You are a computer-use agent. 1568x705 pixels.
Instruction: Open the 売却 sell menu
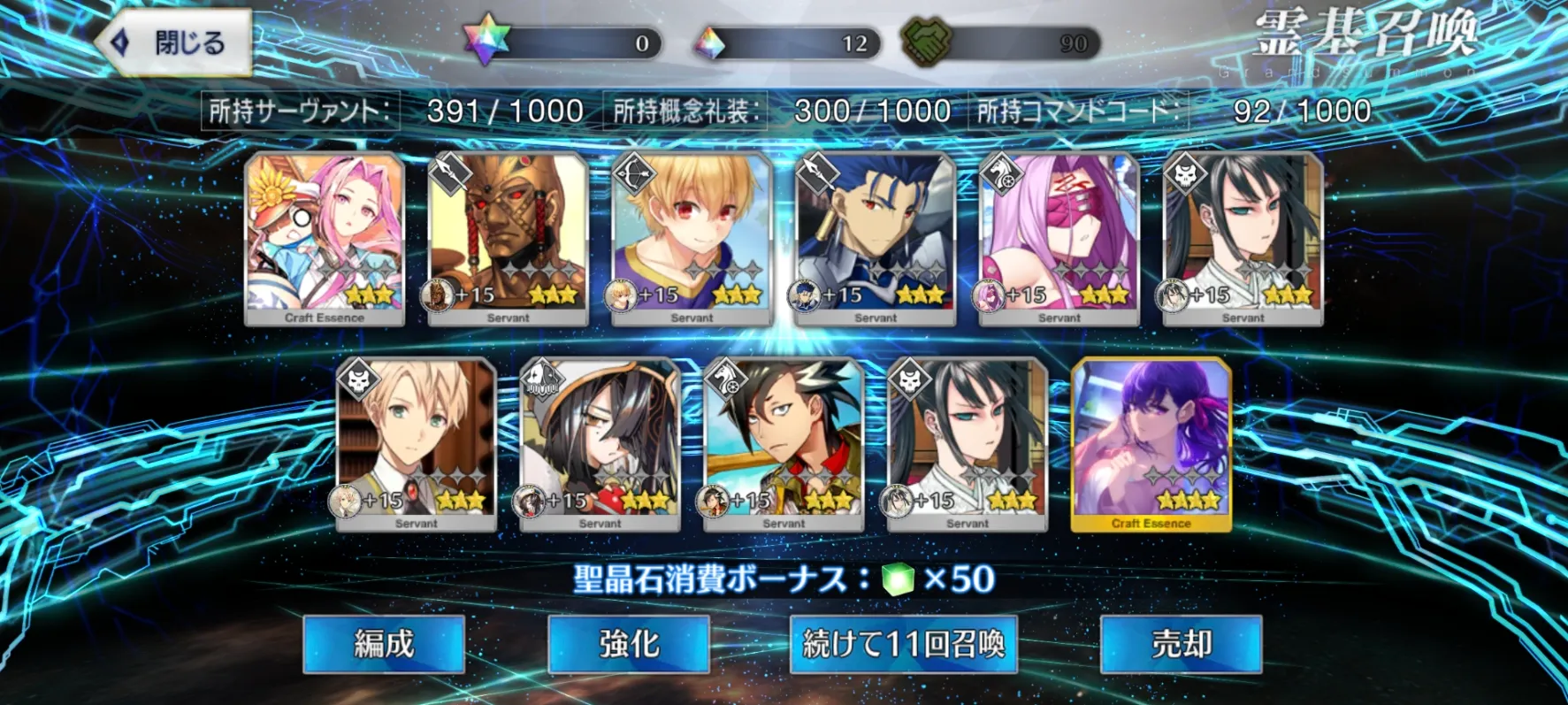[x=1180, y=644]
